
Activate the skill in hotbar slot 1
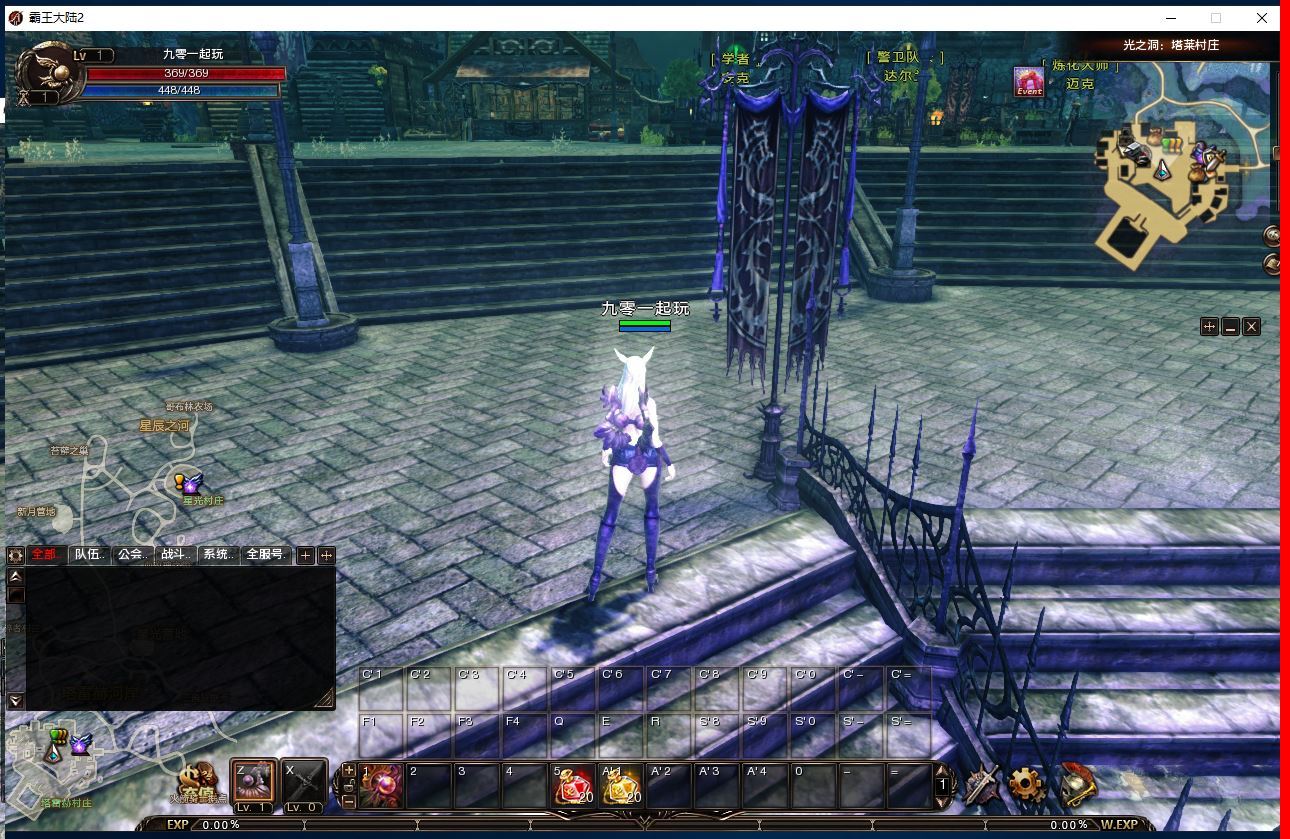381,785
